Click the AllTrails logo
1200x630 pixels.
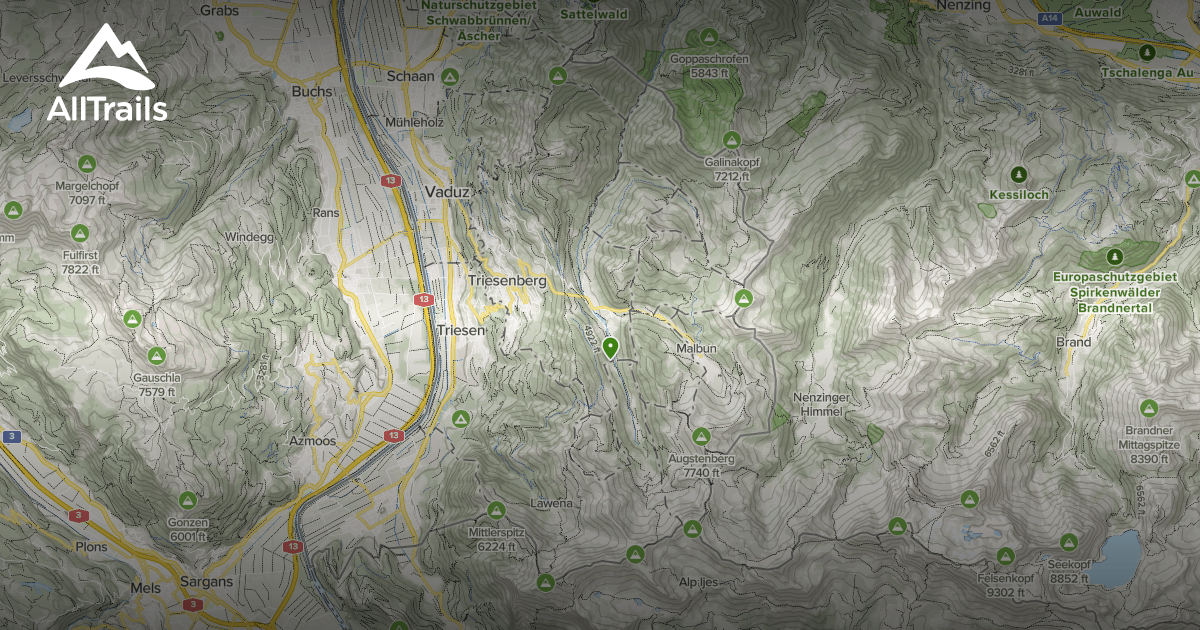coord(106,75)
